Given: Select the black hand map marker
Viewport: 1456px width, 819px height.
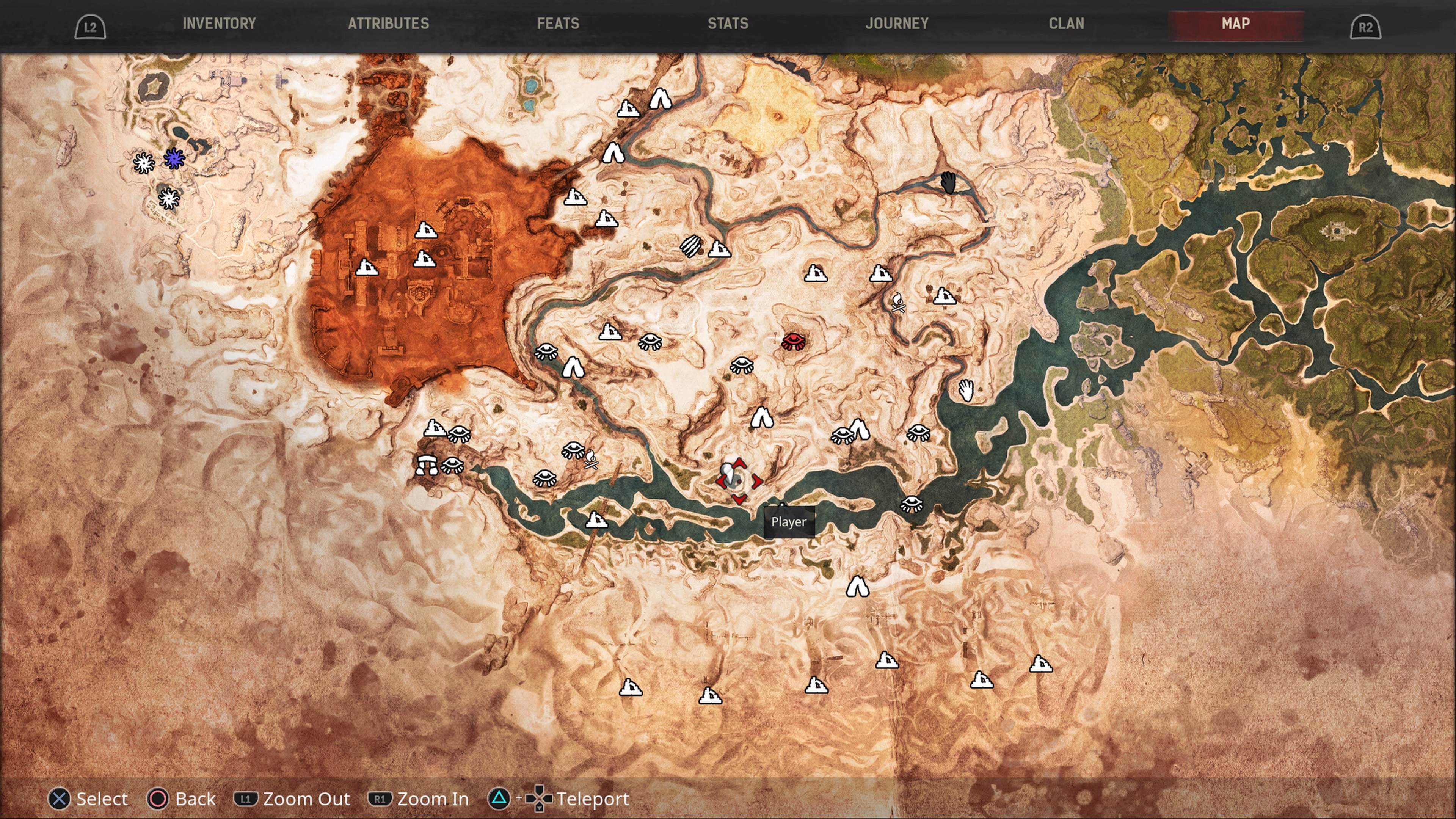Looking at the screenshot, I should click(x=948, y=183).
